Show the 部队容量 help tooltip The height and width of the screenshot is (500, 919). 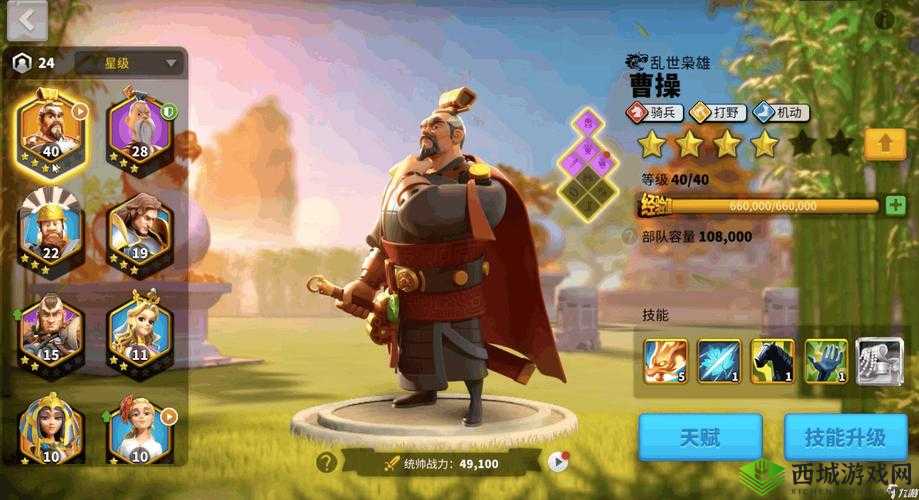[x=629, y=237]
